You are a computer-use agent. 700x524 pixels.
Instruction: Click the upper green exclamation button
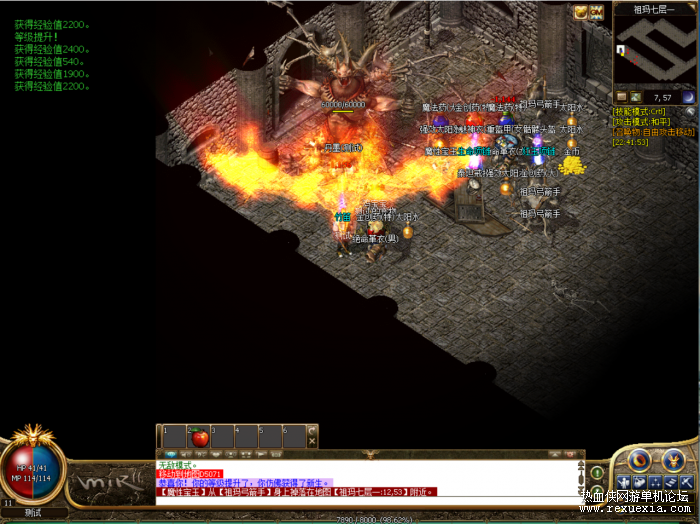pos(597,472)
